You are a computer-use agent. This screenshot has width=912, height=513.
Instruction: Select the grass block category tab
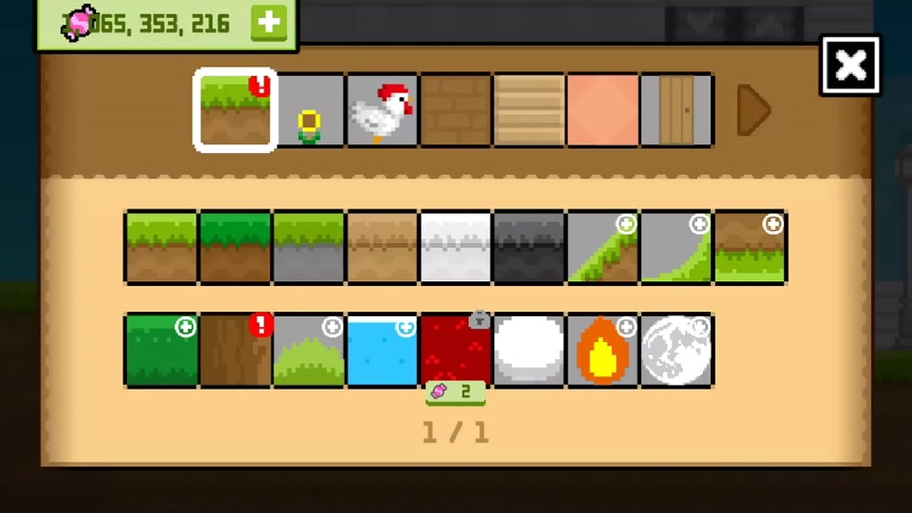coord(235,110)
